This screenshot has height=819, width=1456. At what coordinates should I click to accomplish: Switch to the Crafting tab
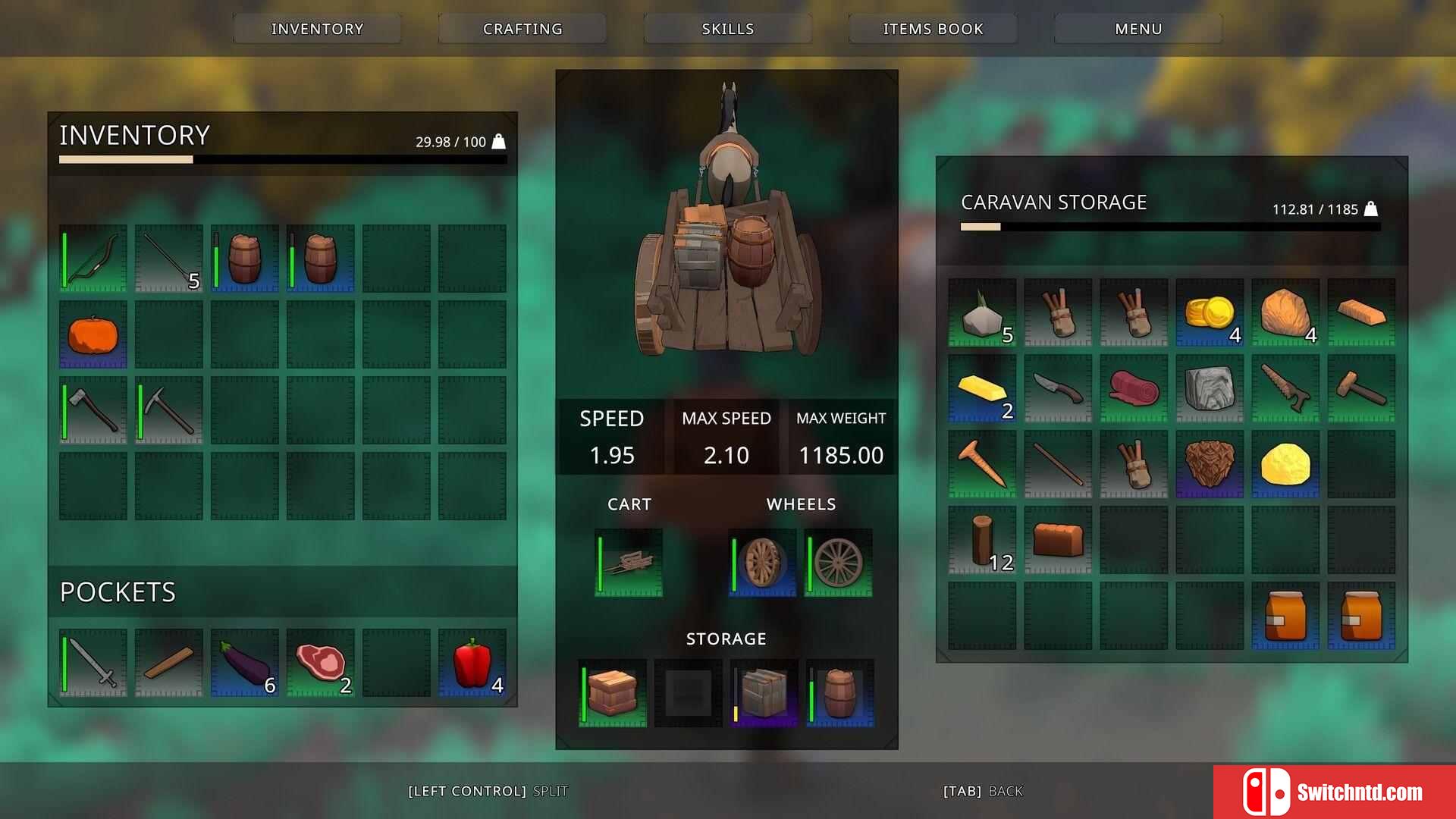click(x=522, y=29)
